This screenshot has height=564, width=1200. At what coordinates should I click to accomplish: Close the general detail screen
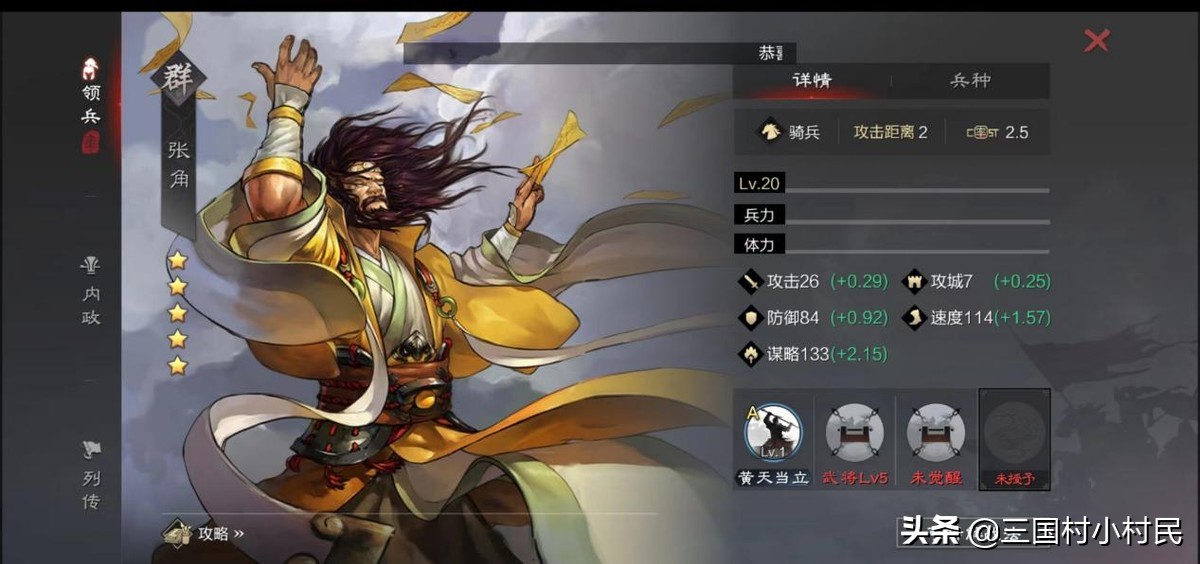point(1097,41)
